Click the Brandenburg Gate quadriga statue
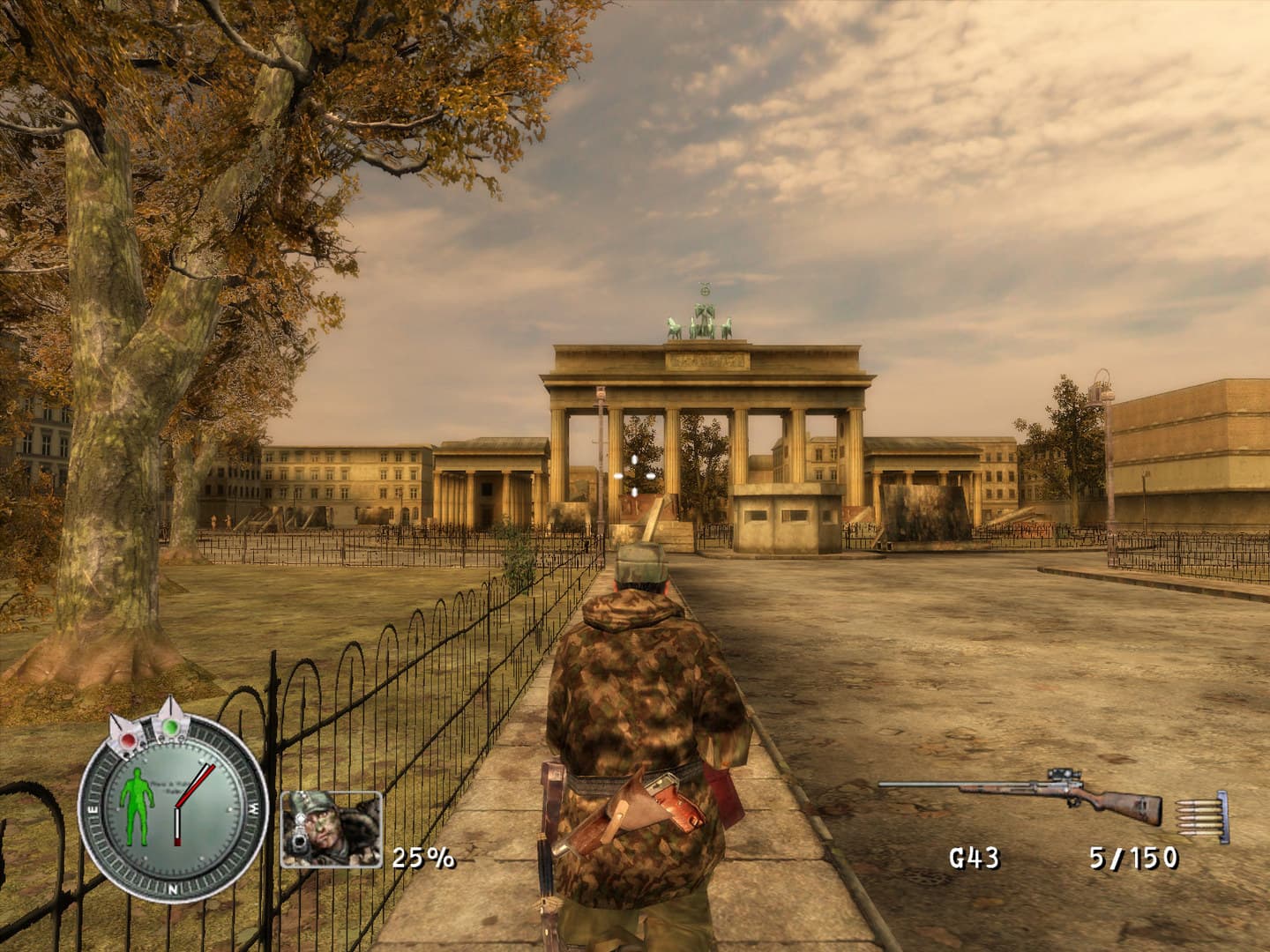Screen dimensions: 1270x952 tap(701, 322)
